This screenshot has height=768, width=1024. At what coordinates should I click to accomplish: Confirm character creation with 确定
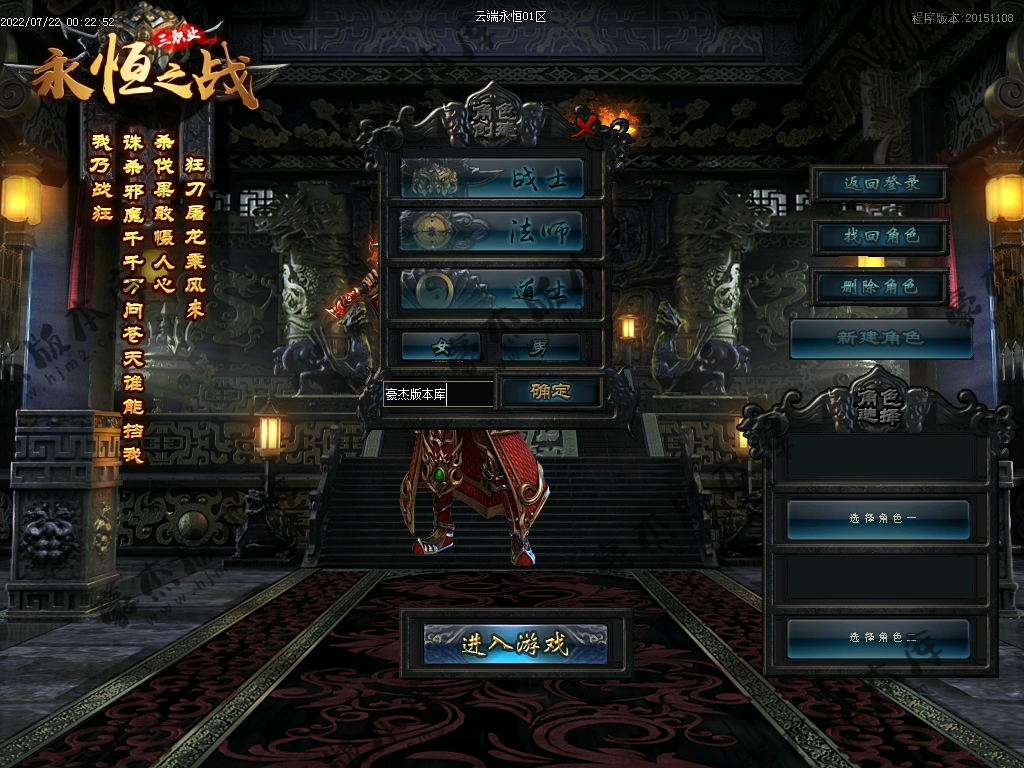coord(550,392)
